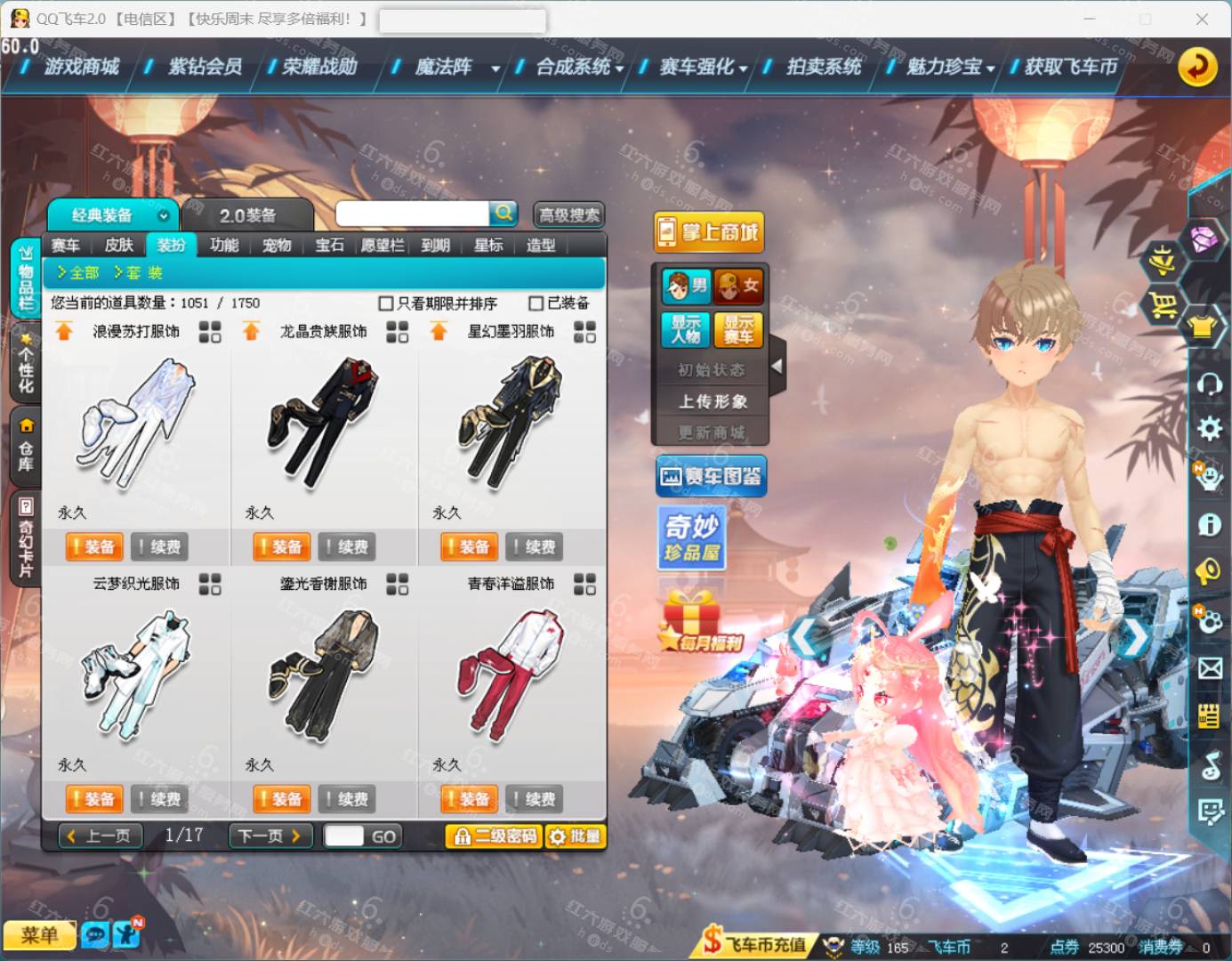The height and width of the screenshot is (961, 1232).
Task: Open the 菜单 menu button
Action: pyautogui.click(x=39, y=935)
